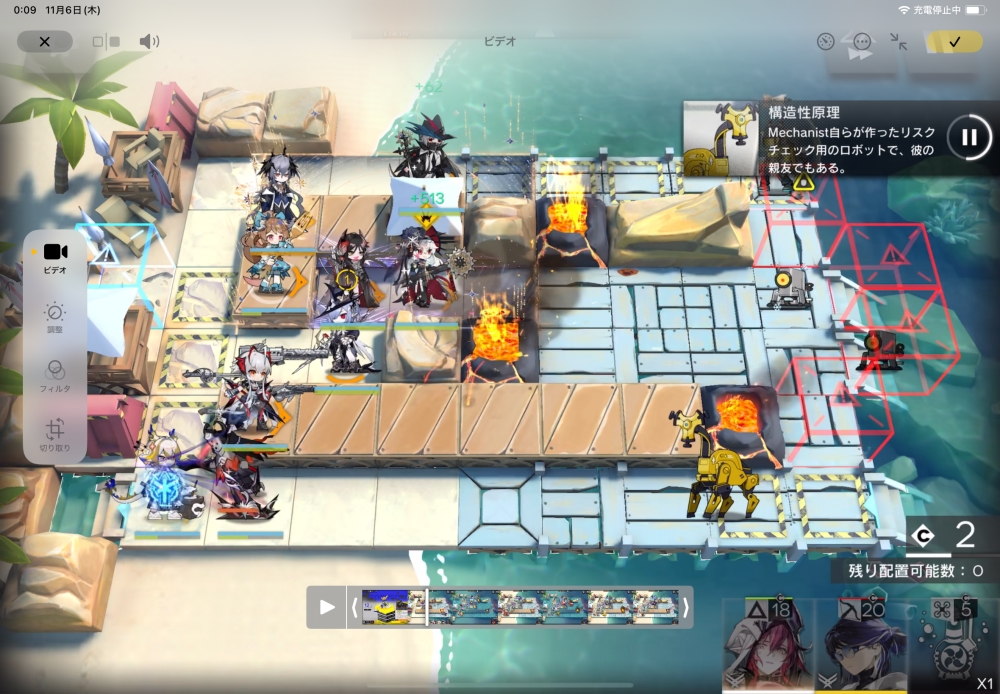The width and height of the screenshot is (1000, 694).
Task: Open the フィルタ filters tool
Action: point(55,377)
